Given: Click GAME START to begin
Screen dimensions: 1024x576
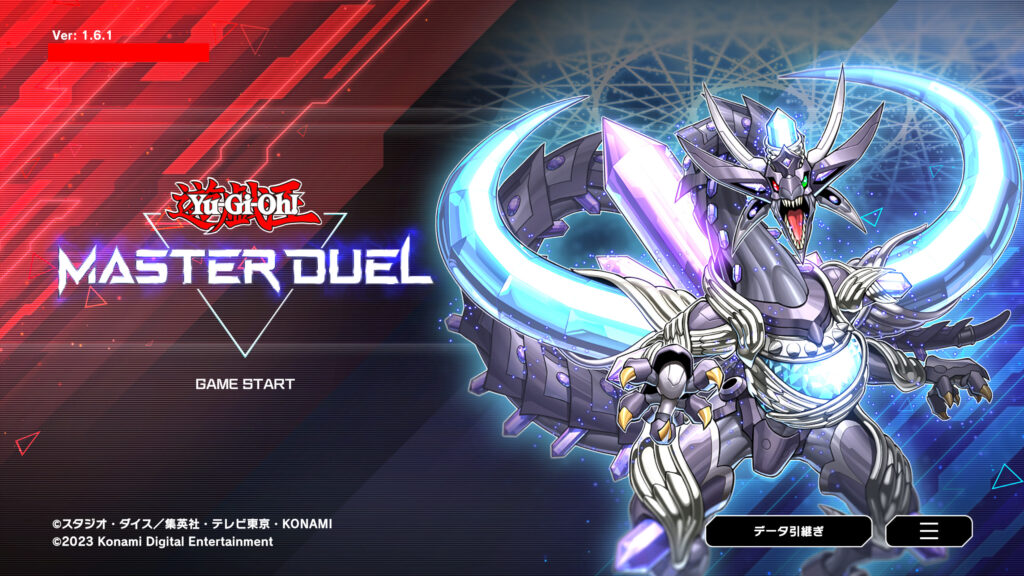Looking at the screenshot, I should (245, 383).
